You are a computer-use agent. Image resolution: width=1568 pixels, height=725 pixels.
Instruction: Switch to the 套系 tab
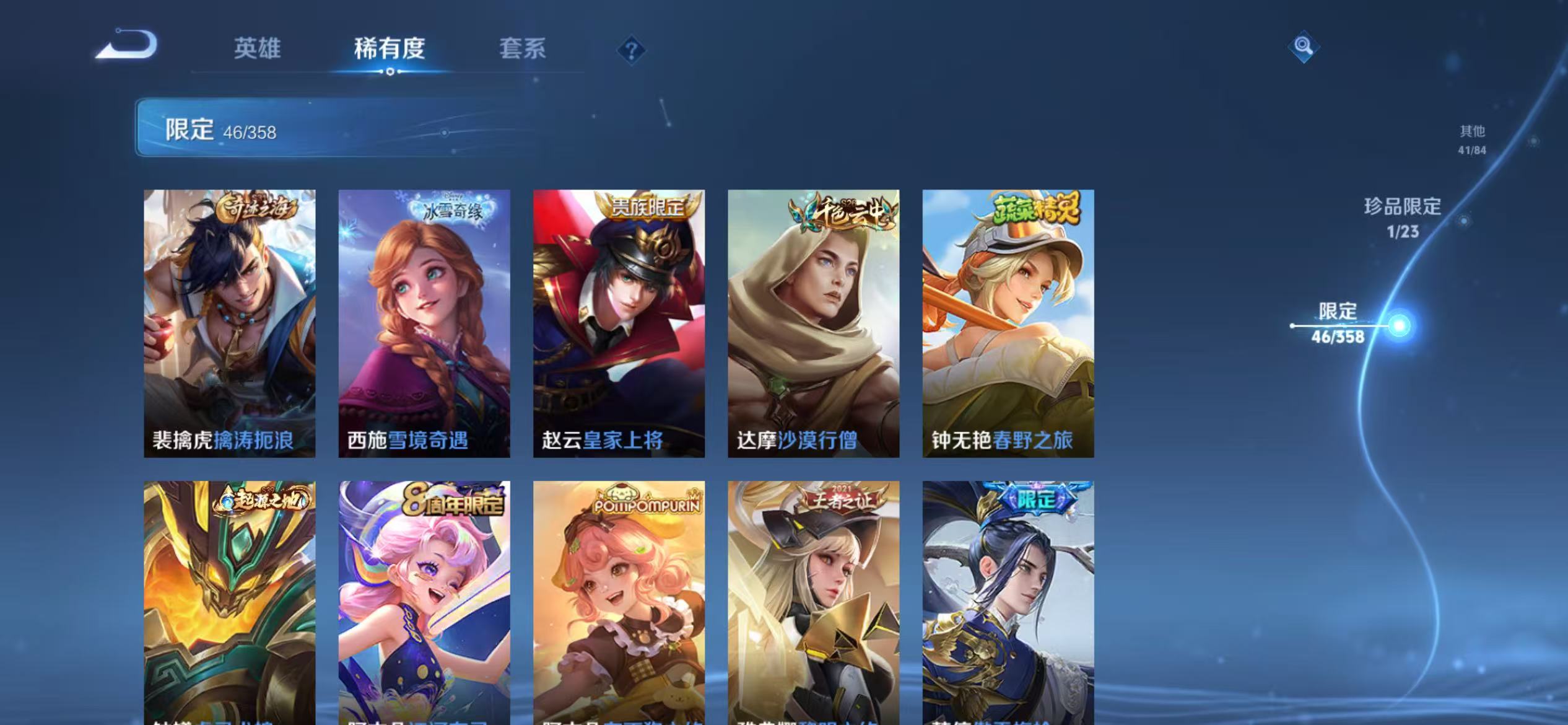tap(523, 48)
